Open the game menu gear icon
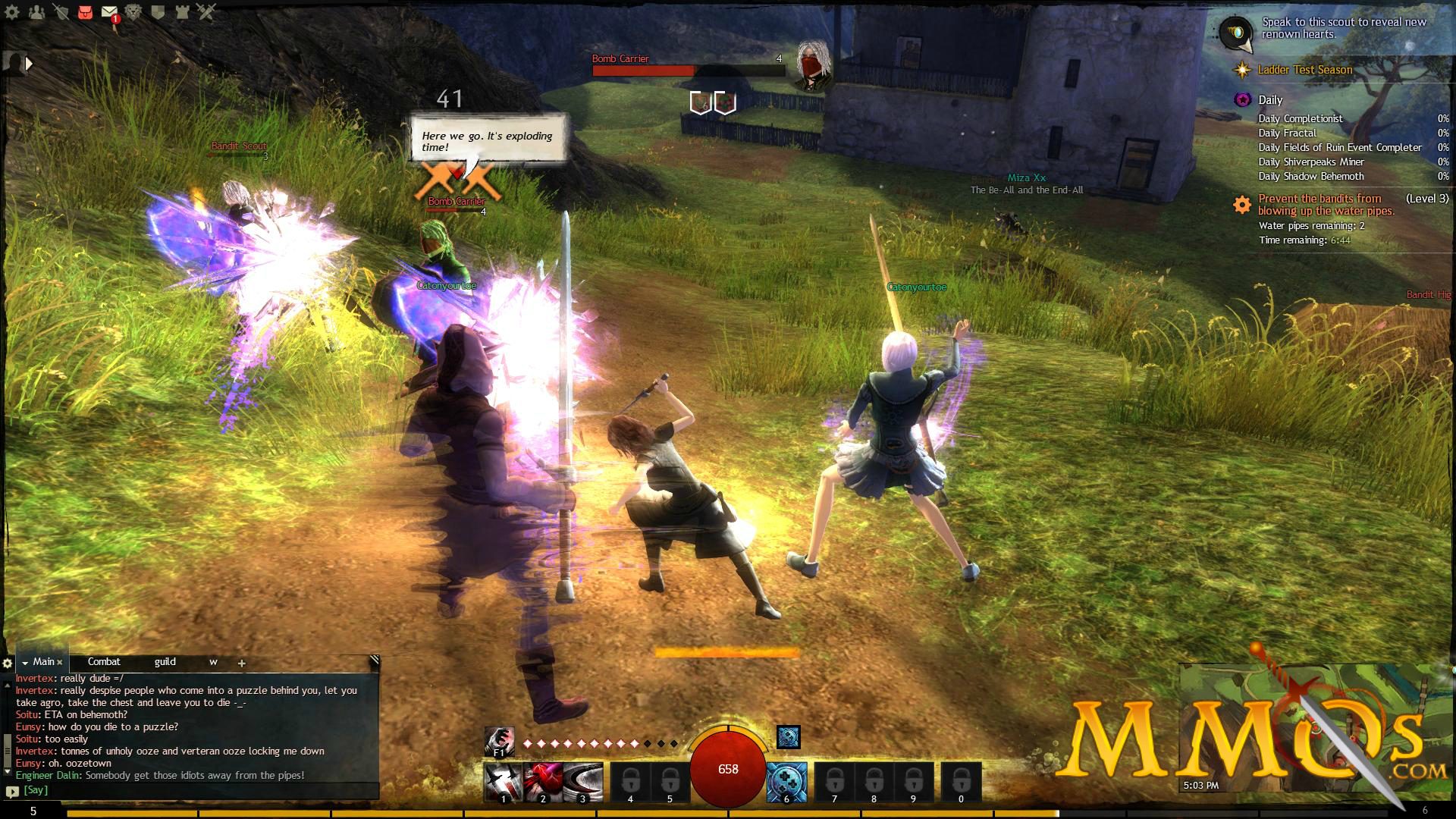Viewport: 1456px width, 819px height. pyautogui.click(x=12, y=12)
